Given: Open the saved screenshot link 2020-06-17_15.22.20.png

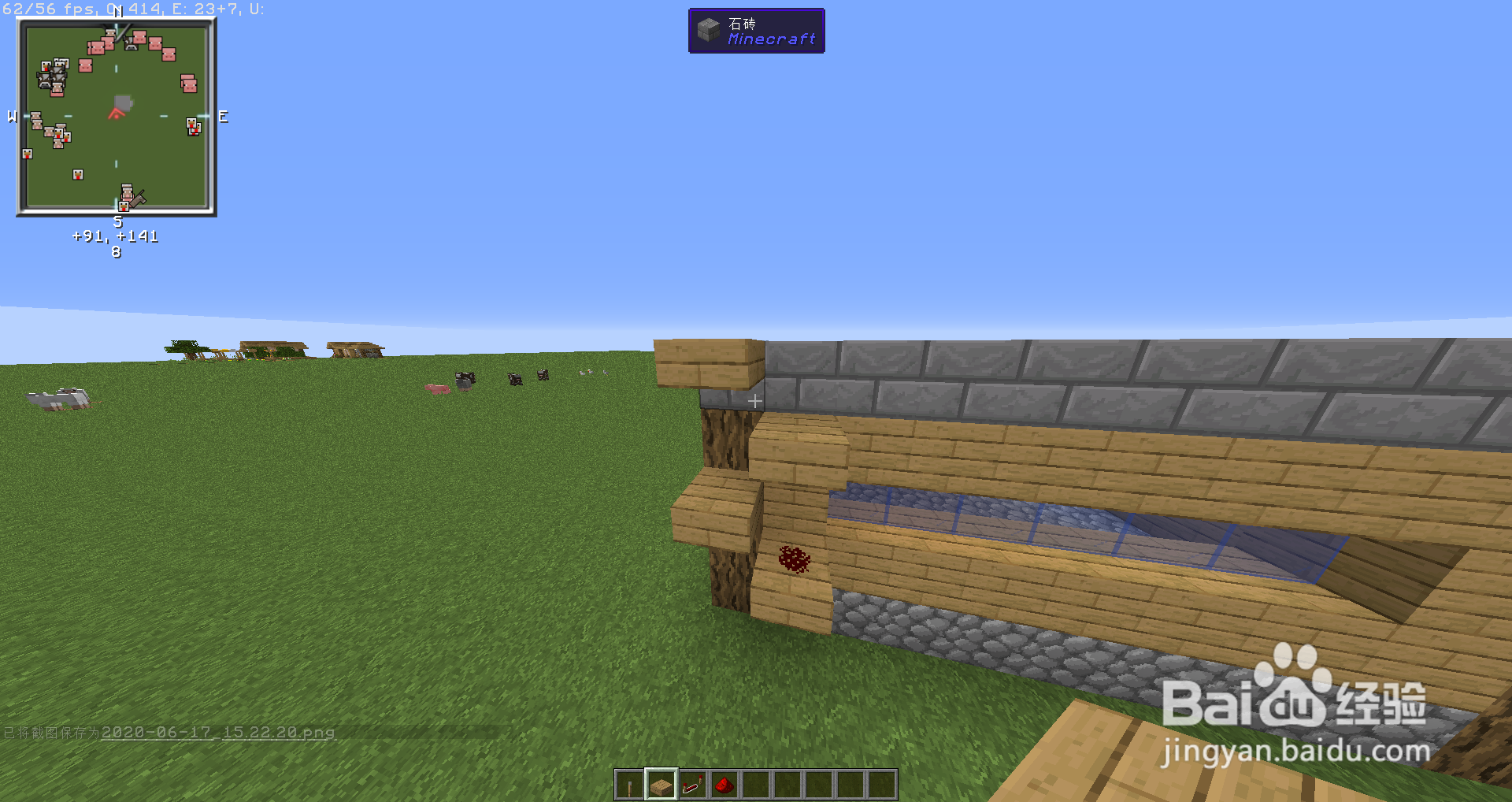Looking at the screenshot, I should click(220, 733).
